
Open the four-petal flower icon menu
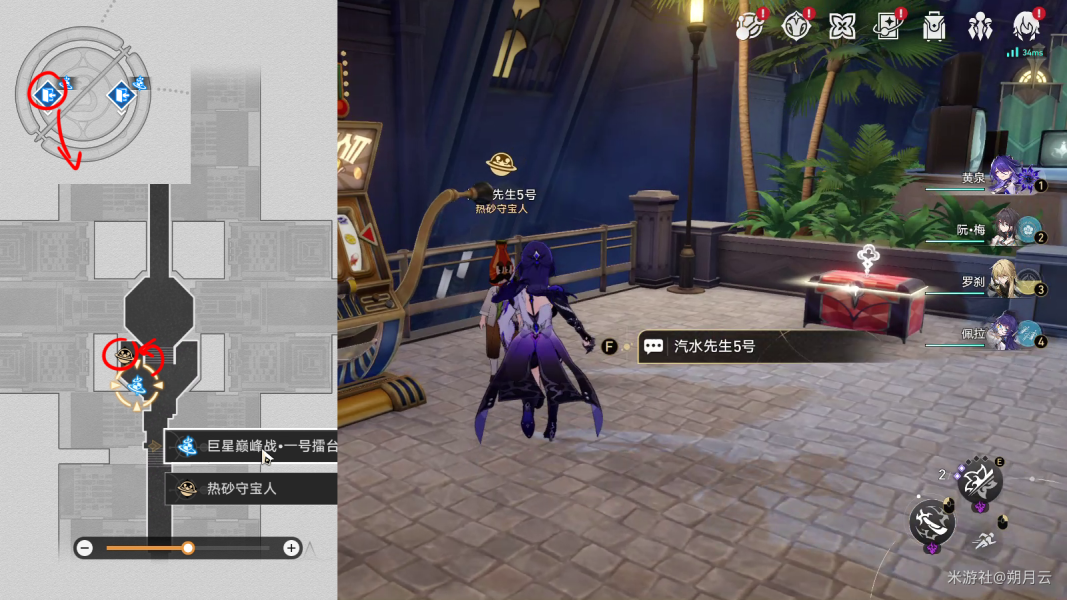pos(842,25)
